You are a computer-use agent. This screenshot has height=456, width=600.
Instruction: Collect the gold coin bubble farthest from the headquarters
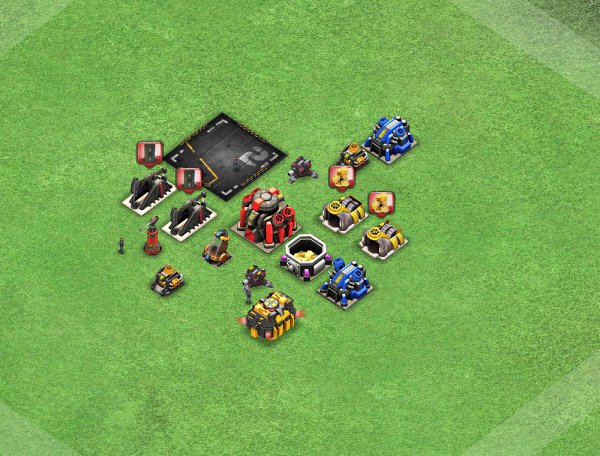pyautogui.click(x=381, y=203)
